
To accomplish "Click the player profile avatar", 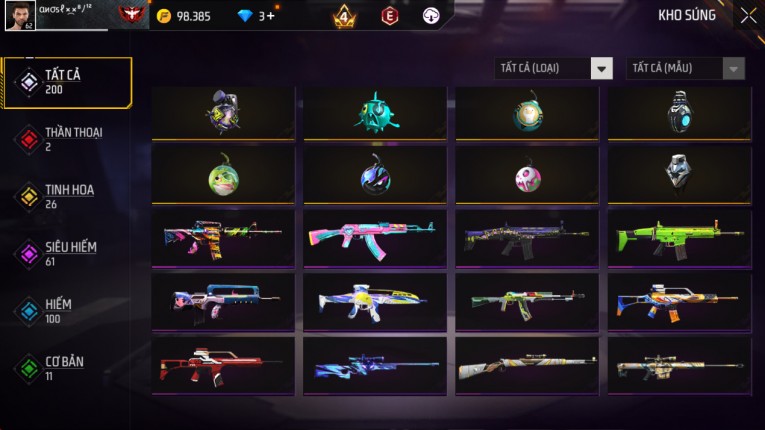I will coord(20,16).
